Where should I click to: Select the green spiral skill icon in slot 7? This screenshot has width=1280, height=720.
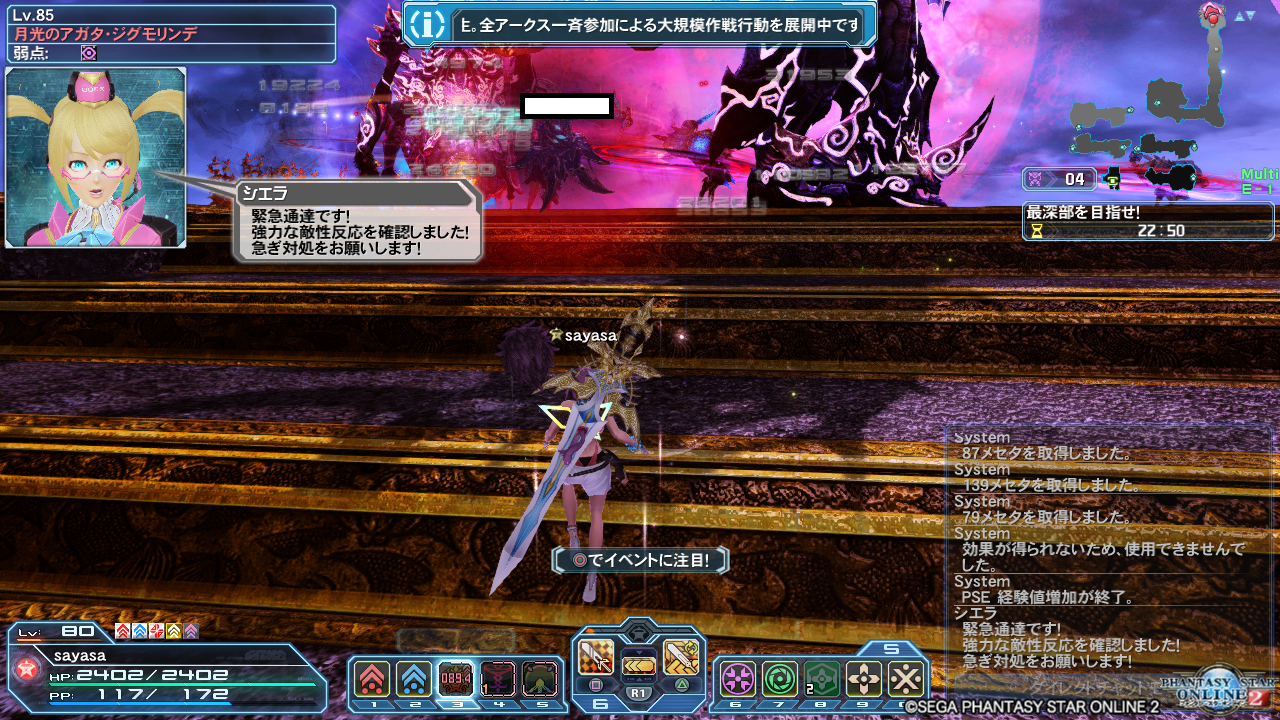[x=779, y=677]
